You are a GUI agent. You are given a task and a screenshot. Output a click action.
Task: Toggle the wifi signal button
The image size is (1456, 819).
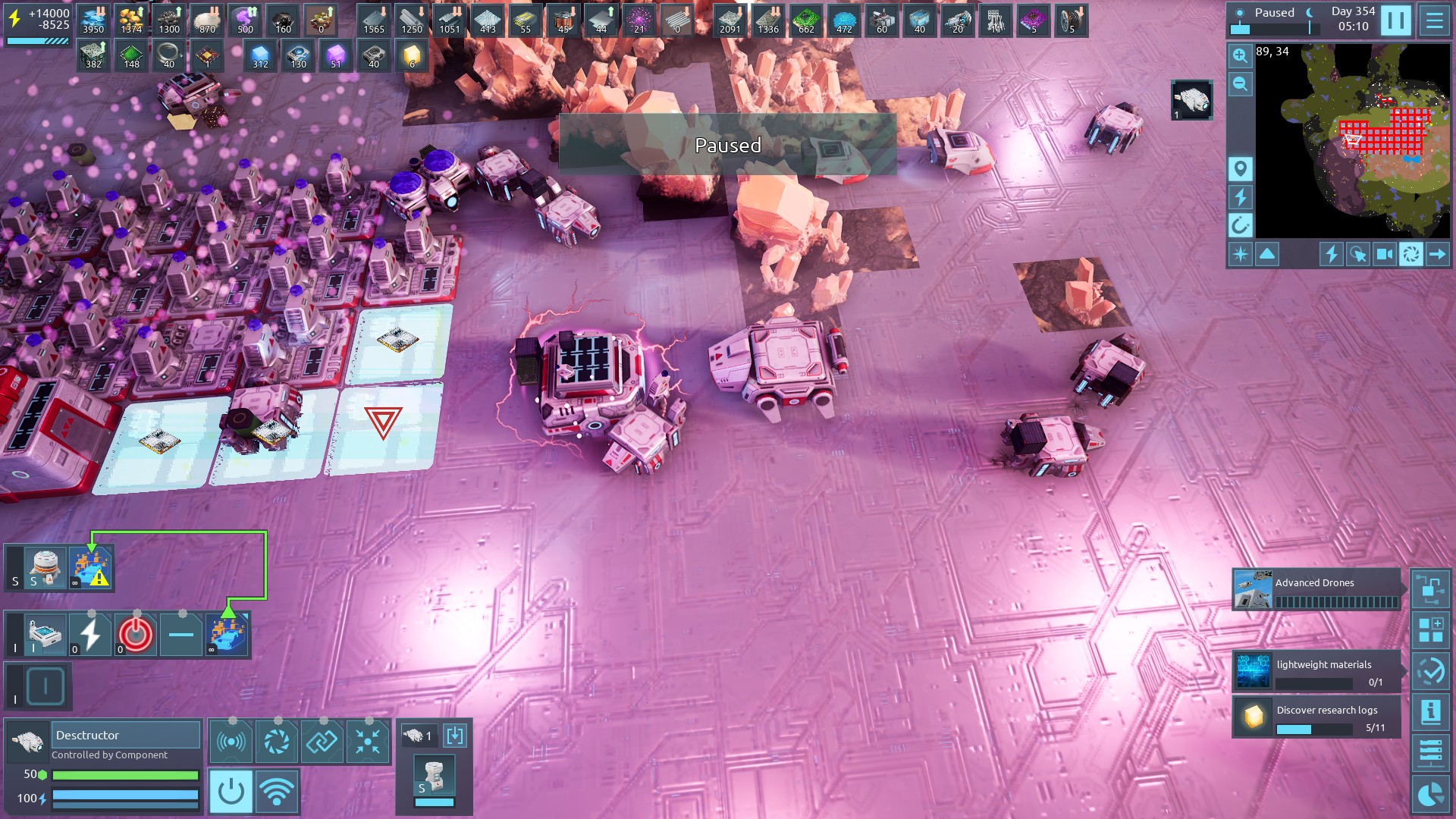pyautogui.click(x=277, y=791)
